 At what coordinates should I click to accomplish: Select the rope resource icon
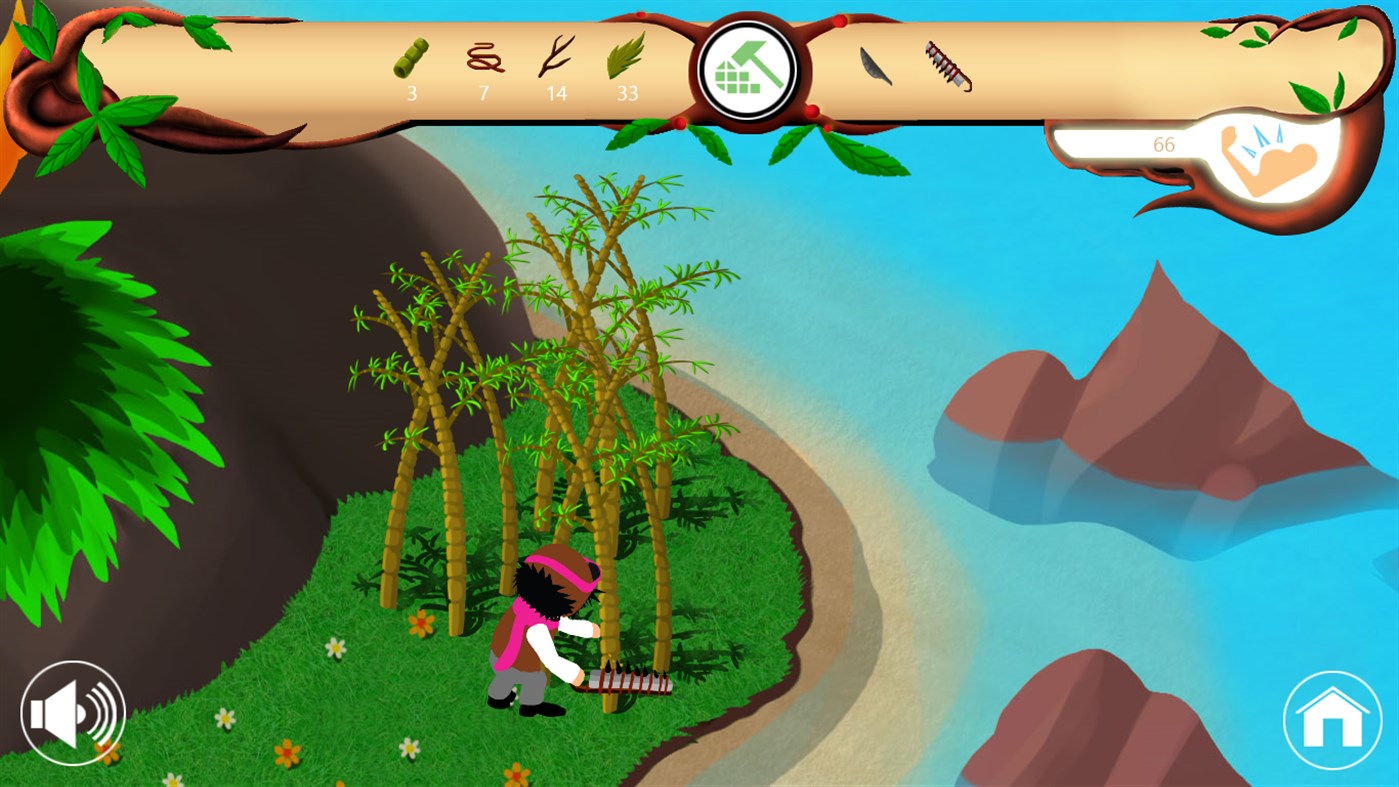coord(483,58)
